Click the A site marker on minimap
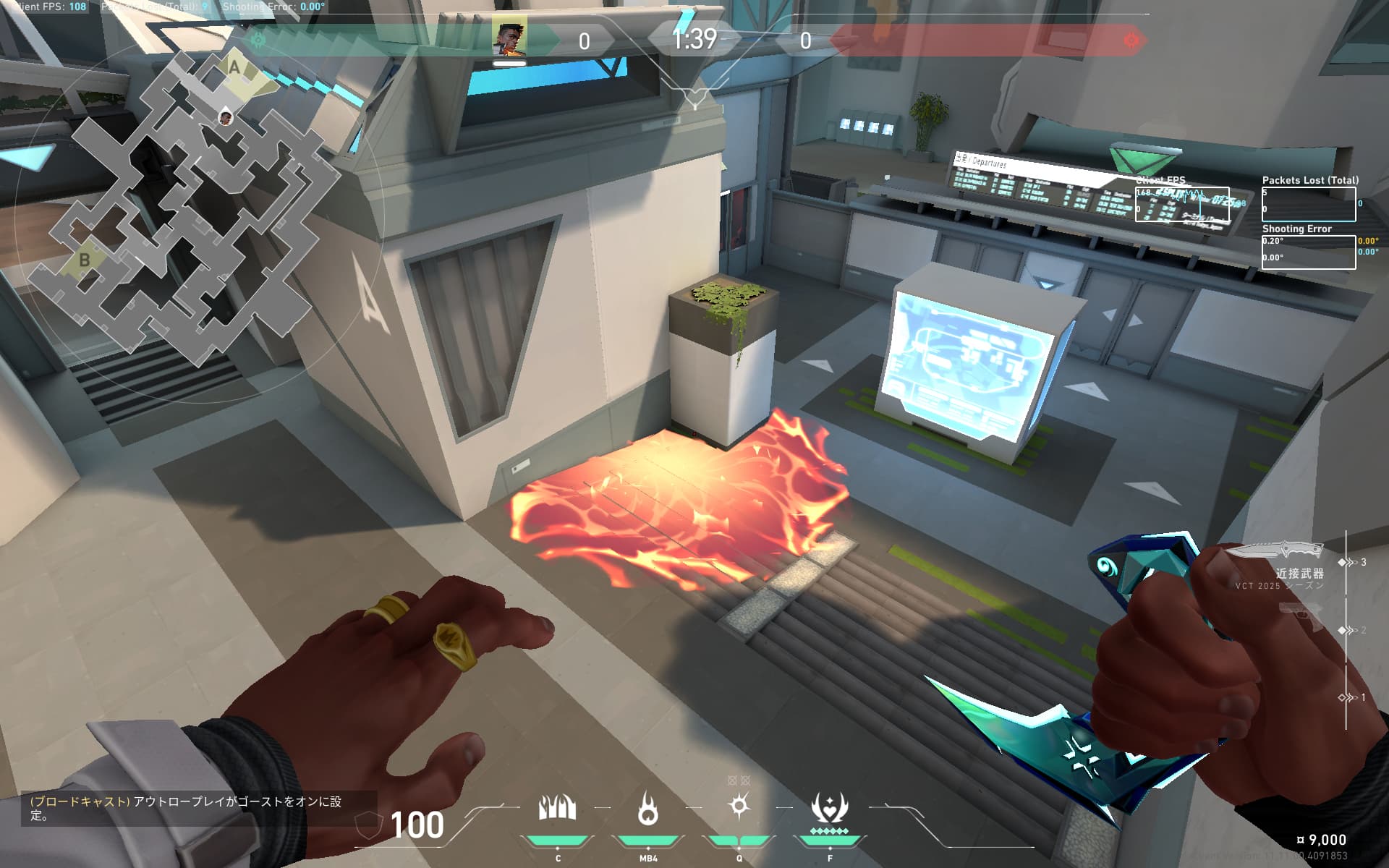Image resolution: width=1389 pixels, height=868 pixels. coord(234,67)
